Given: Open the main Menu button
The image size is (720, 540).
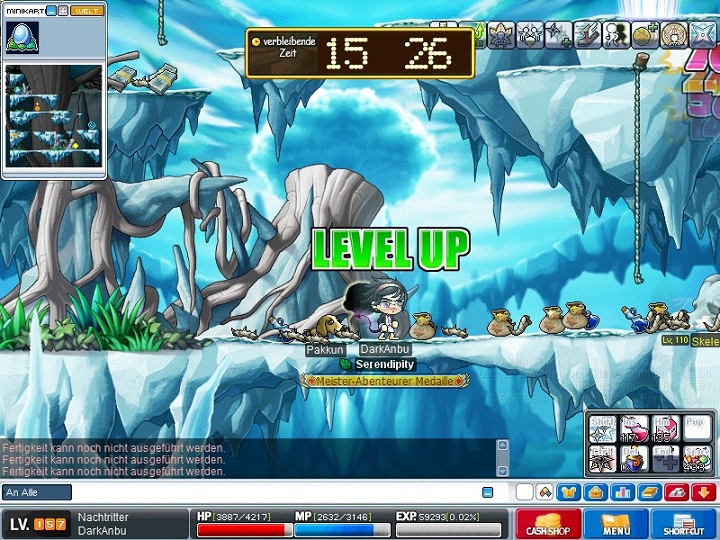Looking at the screenshot, I should [x=616, y=524].
